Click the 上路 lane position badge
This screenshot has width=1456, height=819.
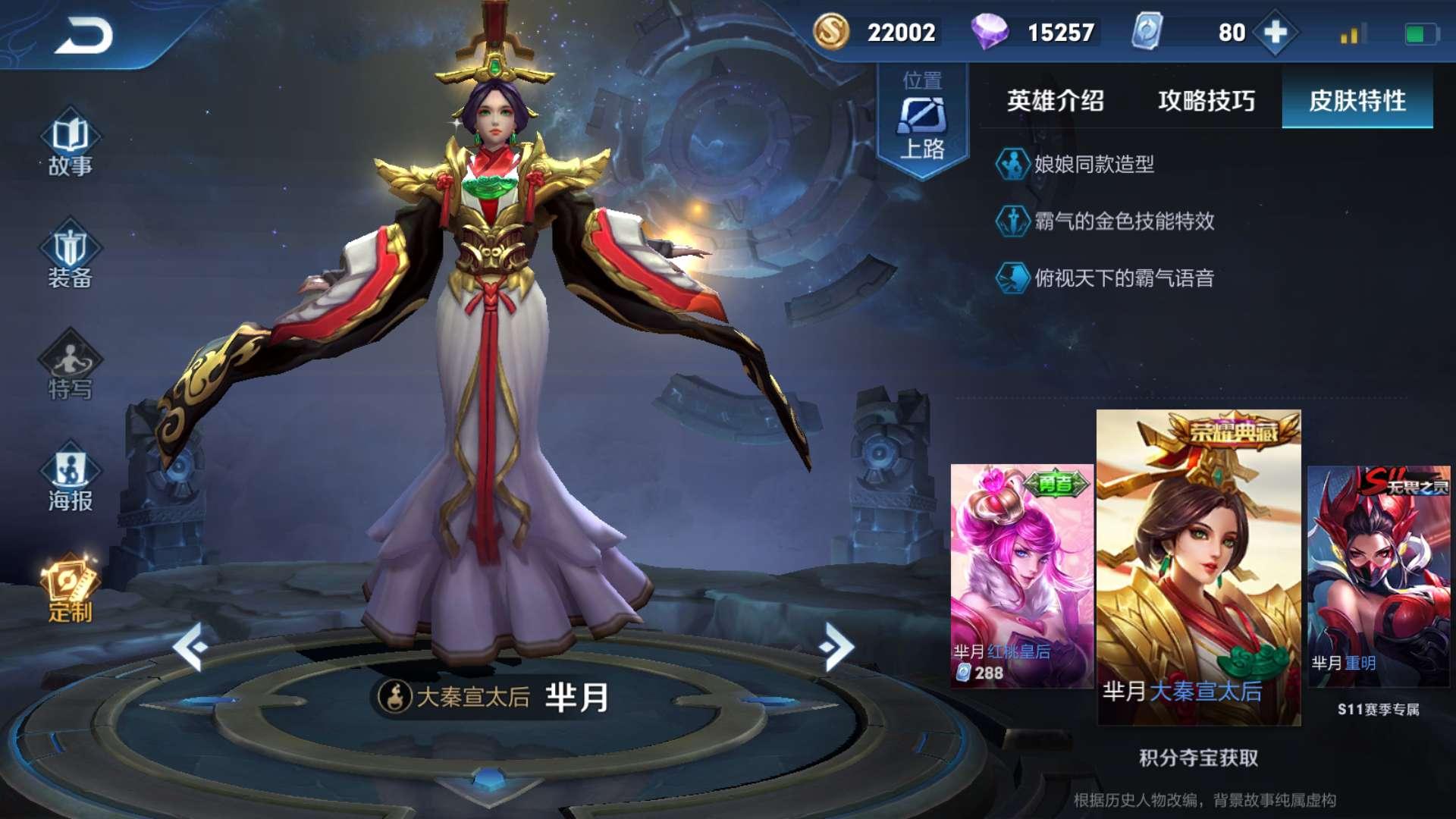click(924, 116)
